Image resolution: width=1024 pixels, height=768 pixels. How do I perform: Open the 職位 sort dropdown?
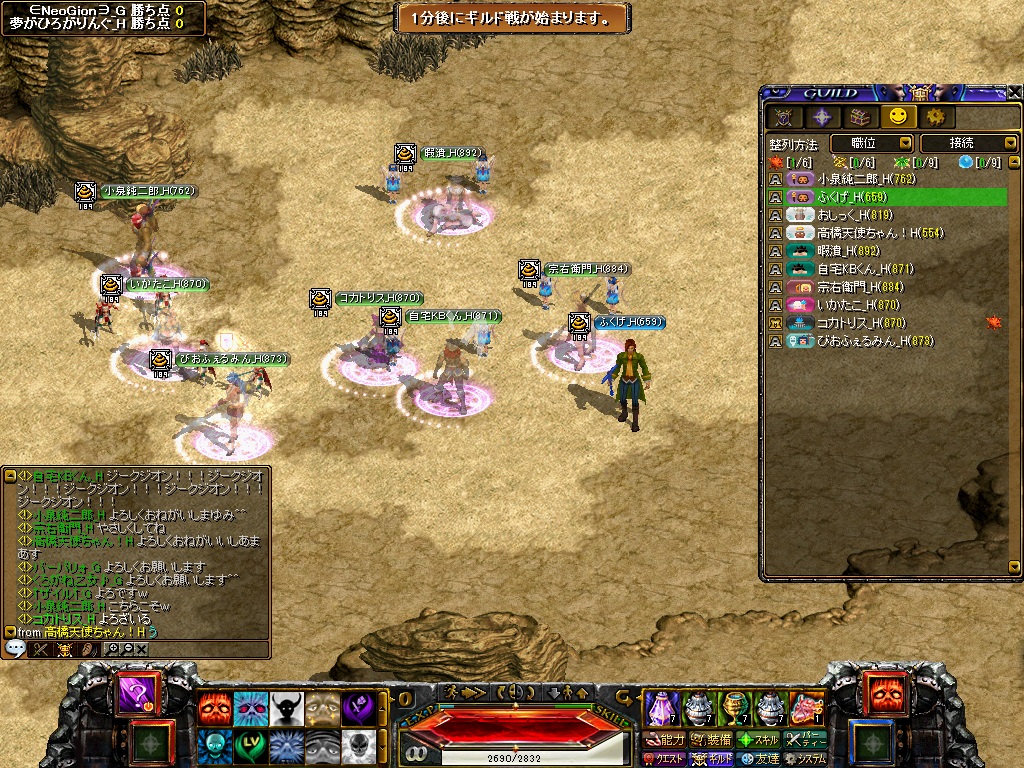coord(870,144)
